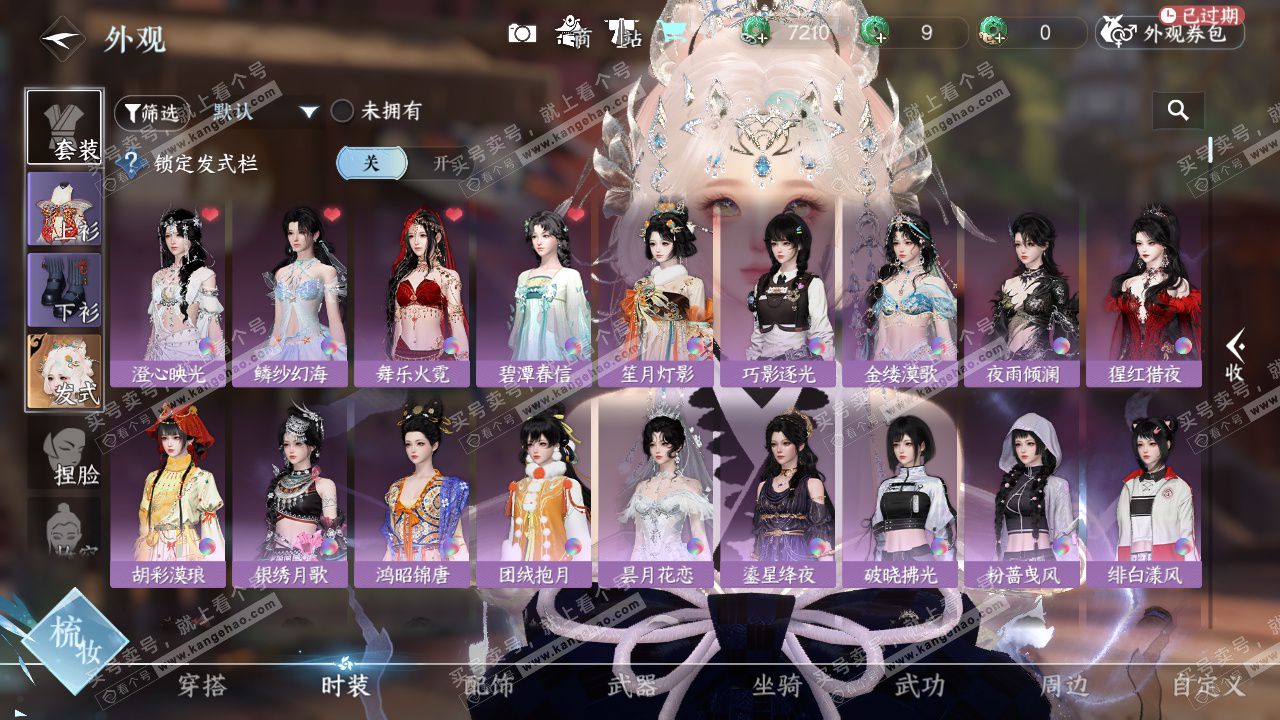
Task: Switch to the 配饰 accessories tab
Action: click(489, 685)
